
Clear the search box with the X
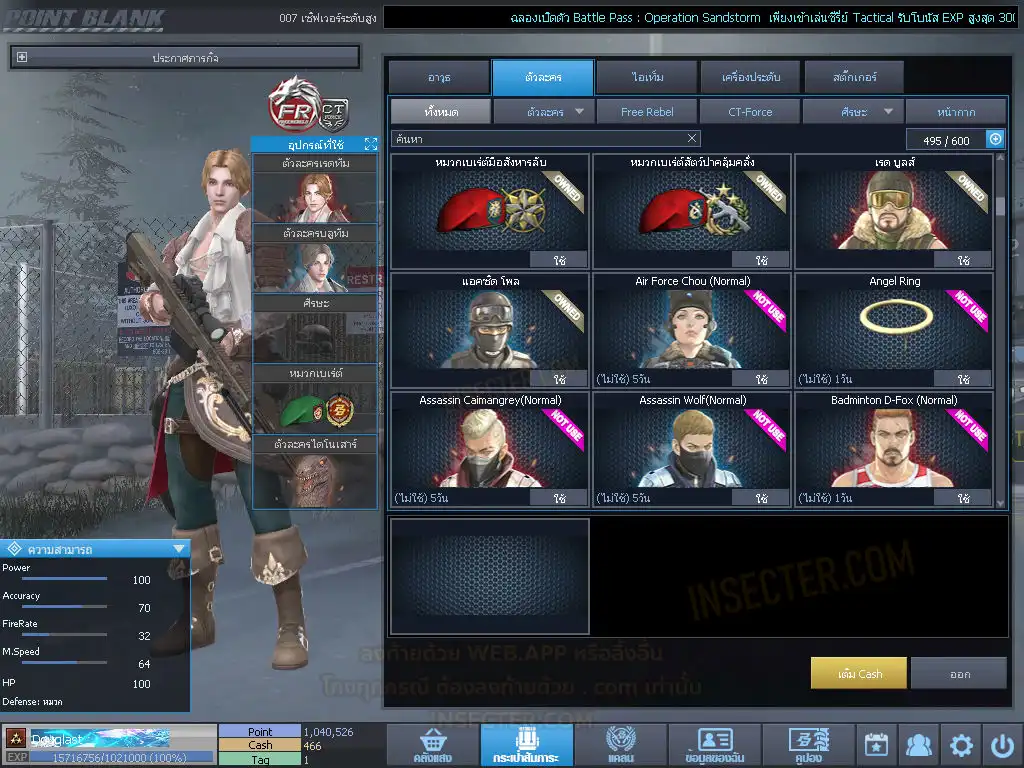click(x=692, y=138)
